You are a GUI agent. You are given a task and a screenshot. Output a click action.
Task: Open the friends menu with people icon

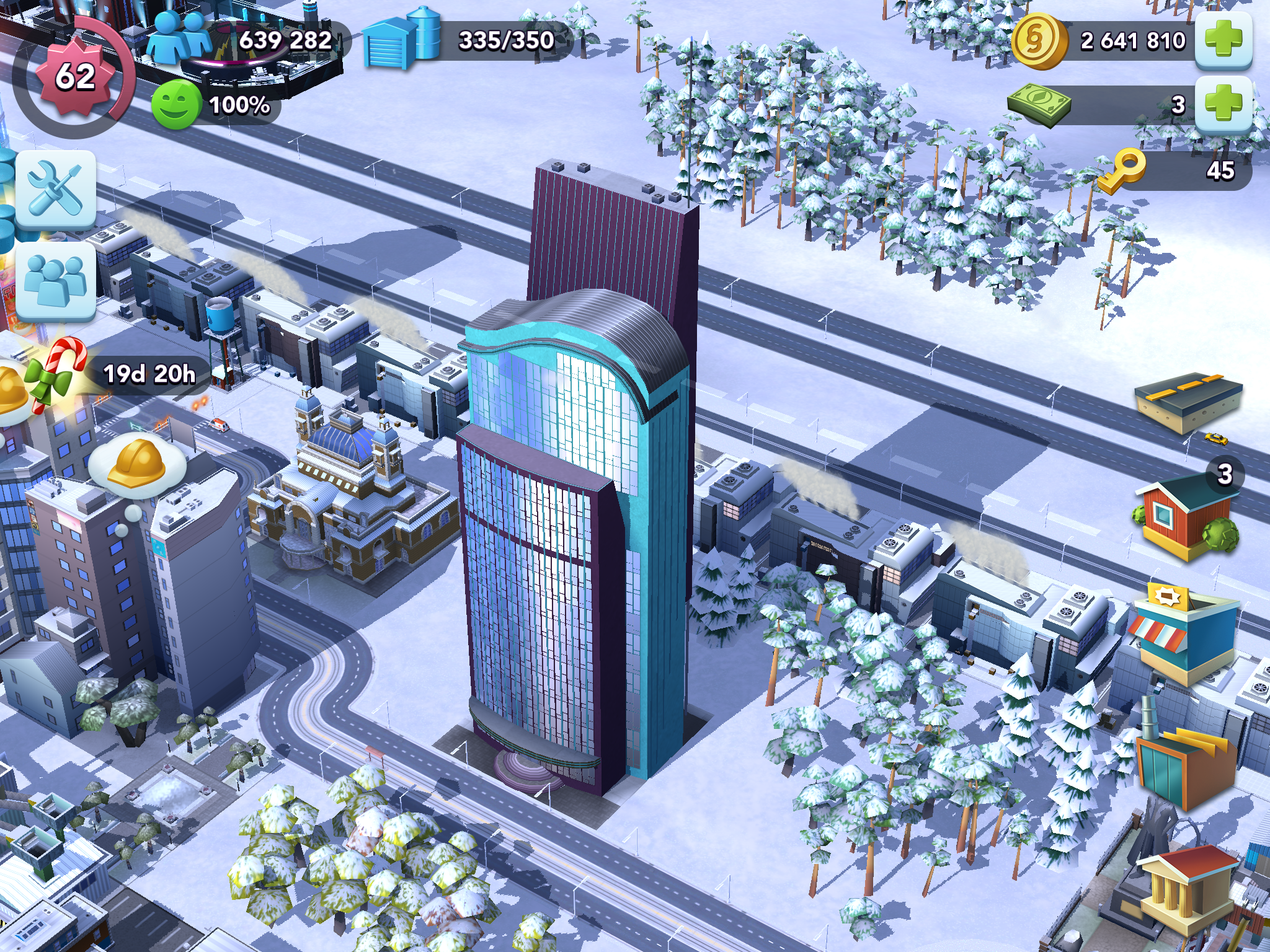click(x=56, y=280)
